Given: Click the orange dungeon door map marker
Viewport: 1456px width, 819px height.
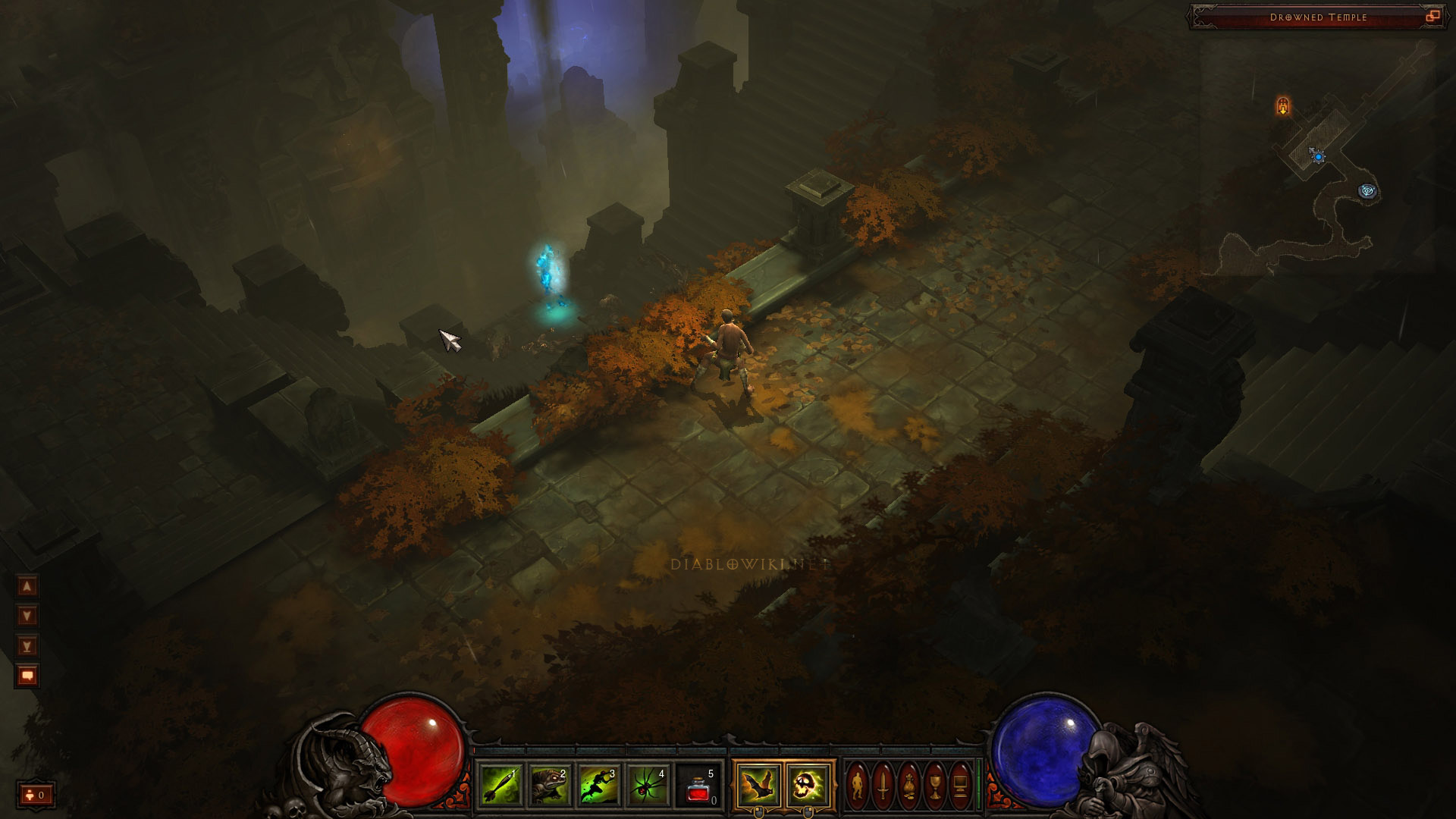Looking at the screenshot, I should 1283,106.
